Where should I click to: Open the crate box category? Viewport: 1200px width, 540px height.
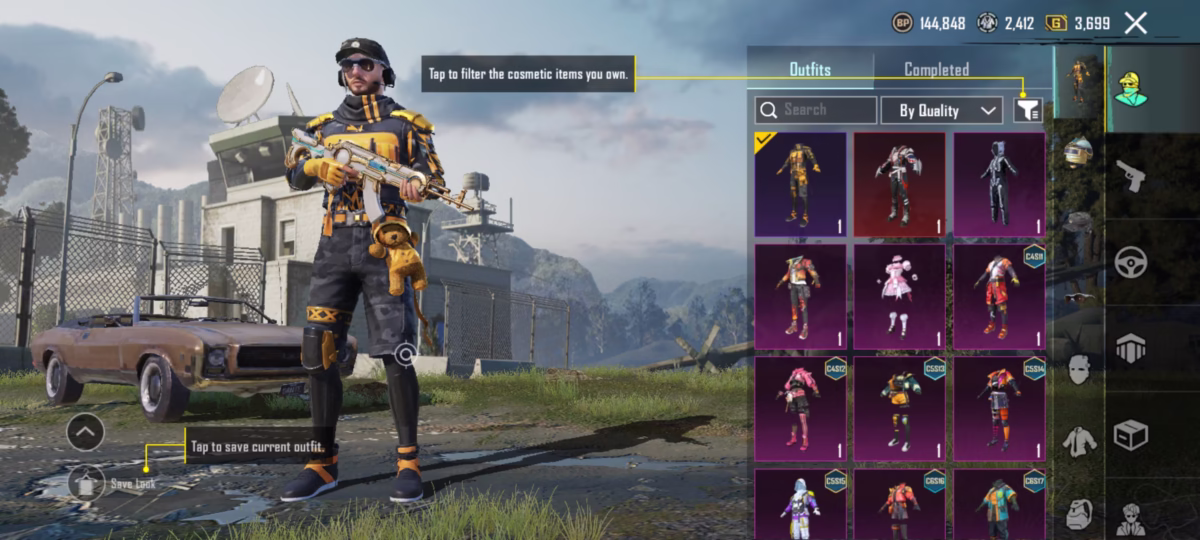click(1131, 435)
